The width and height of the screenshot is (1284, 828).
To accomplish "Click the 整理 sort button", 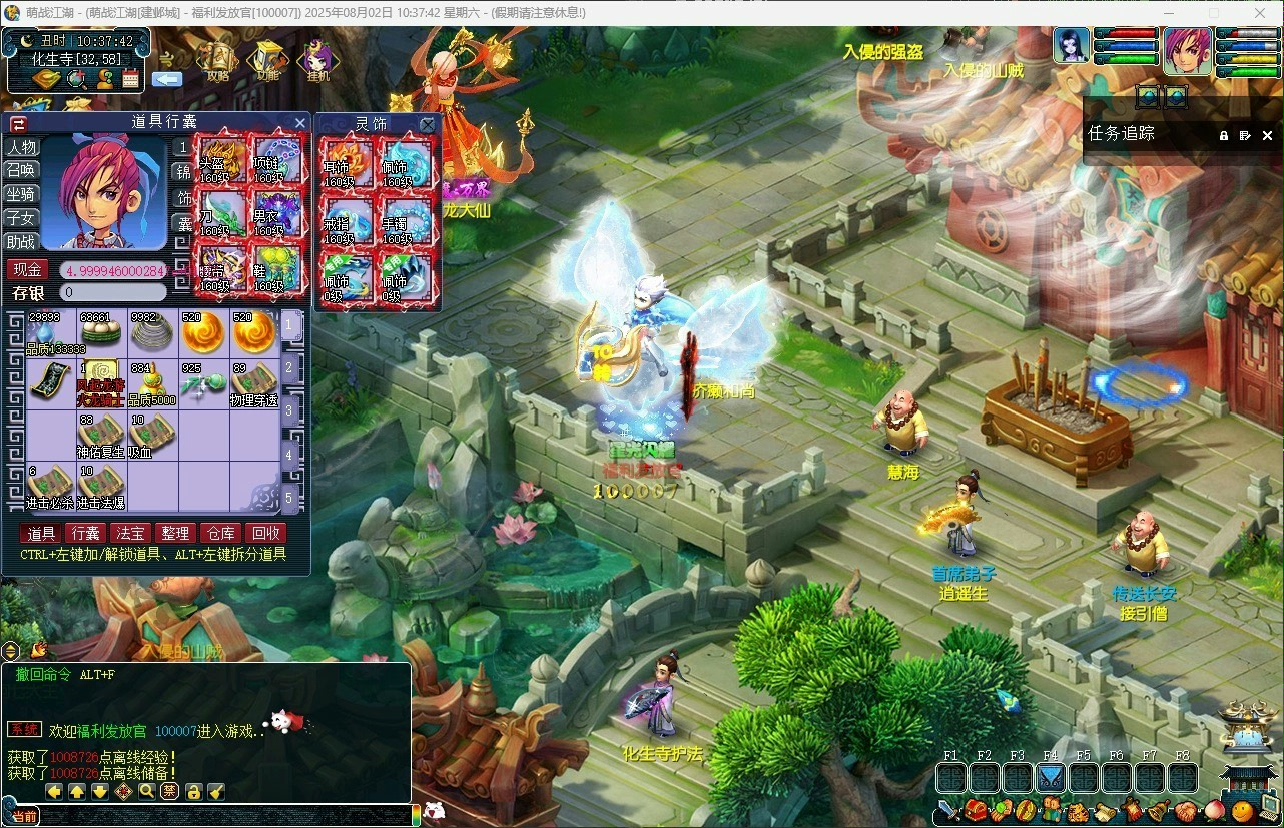I will click(x=175, y=534).
